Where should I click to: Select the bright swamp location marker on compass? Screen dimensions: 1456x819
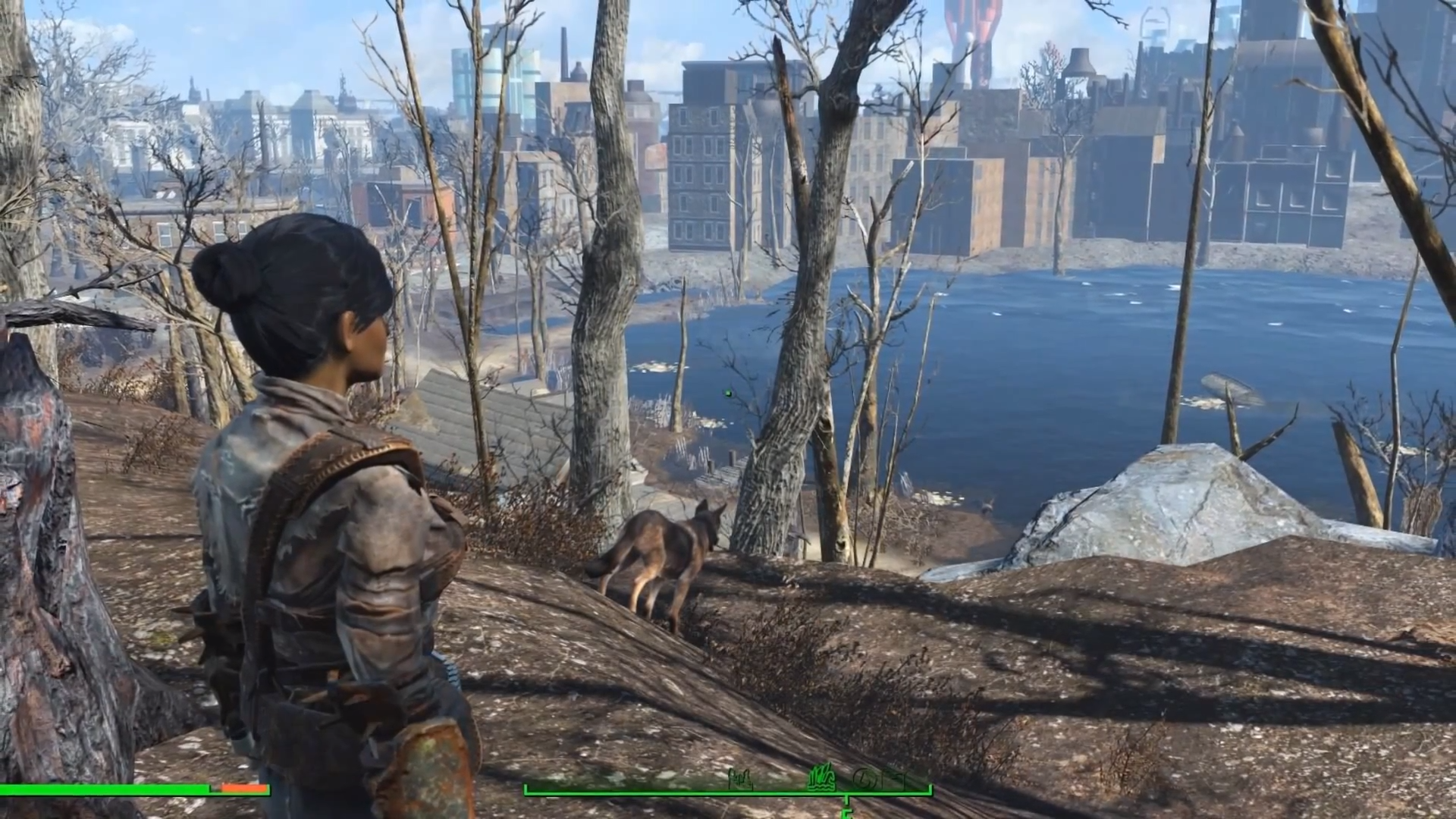(821, 778)
